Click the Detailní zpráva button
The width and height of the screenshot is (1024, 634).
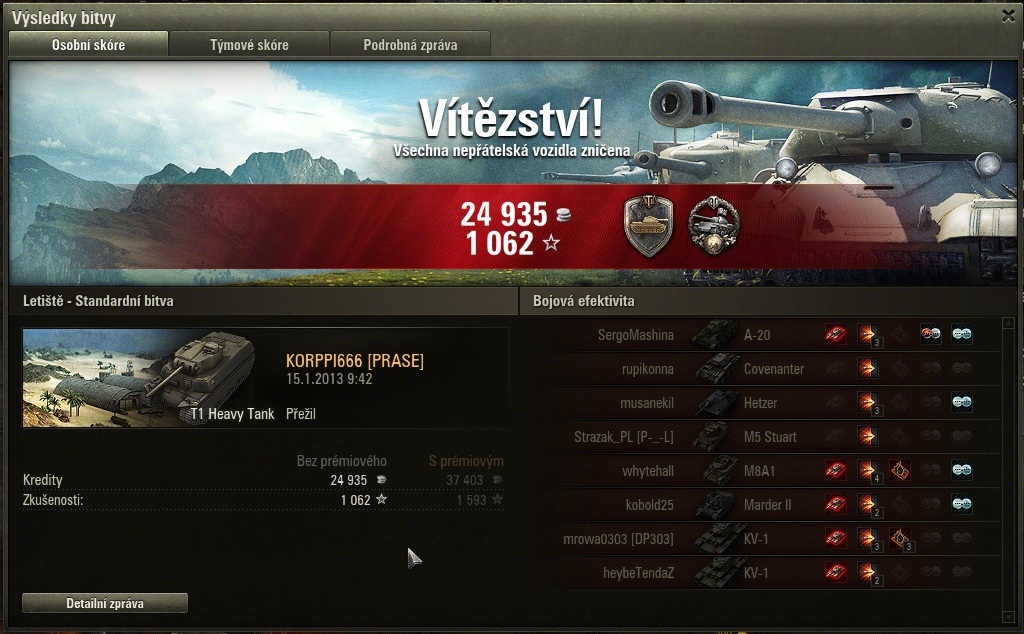105,603
